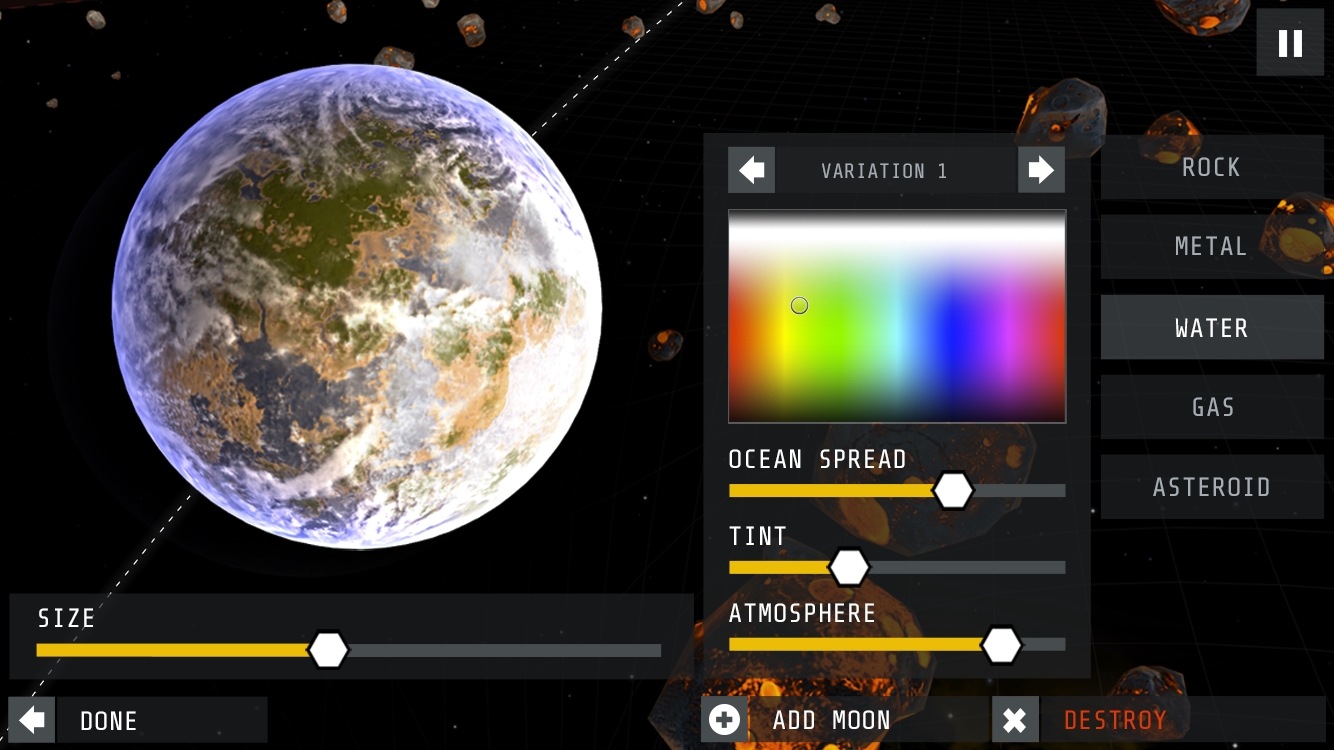Pick the Gas planet type
The image size is (1334, 750).
(1211, 407)
